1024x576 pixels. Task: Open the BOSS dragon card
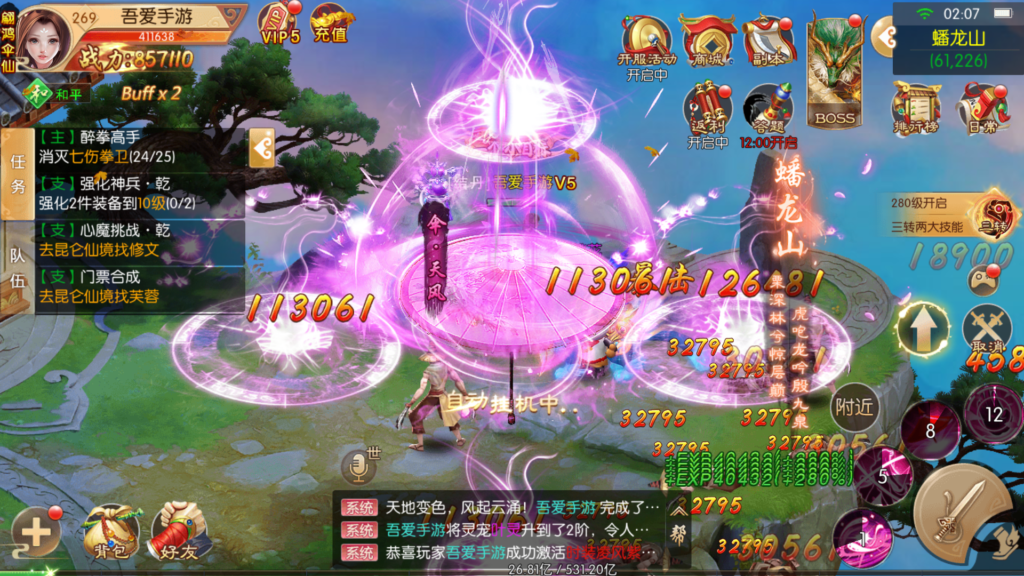(x=834, y=70)
